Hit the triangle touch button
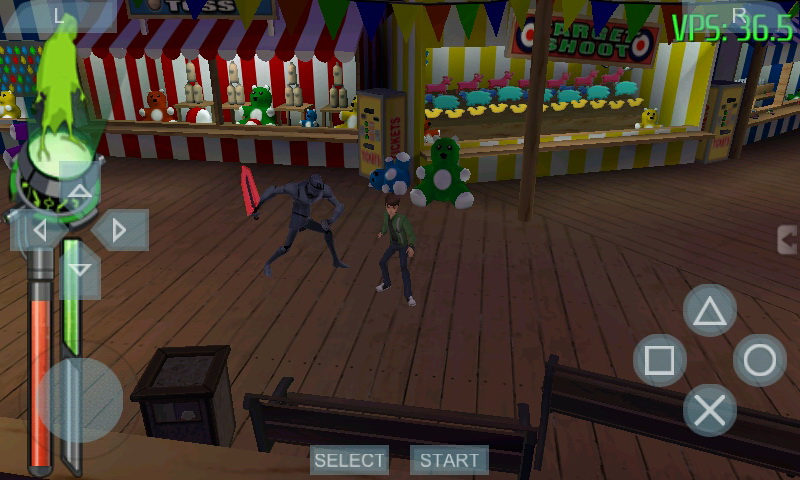Screen dimensions: 800x480 (x=710, y=311)
